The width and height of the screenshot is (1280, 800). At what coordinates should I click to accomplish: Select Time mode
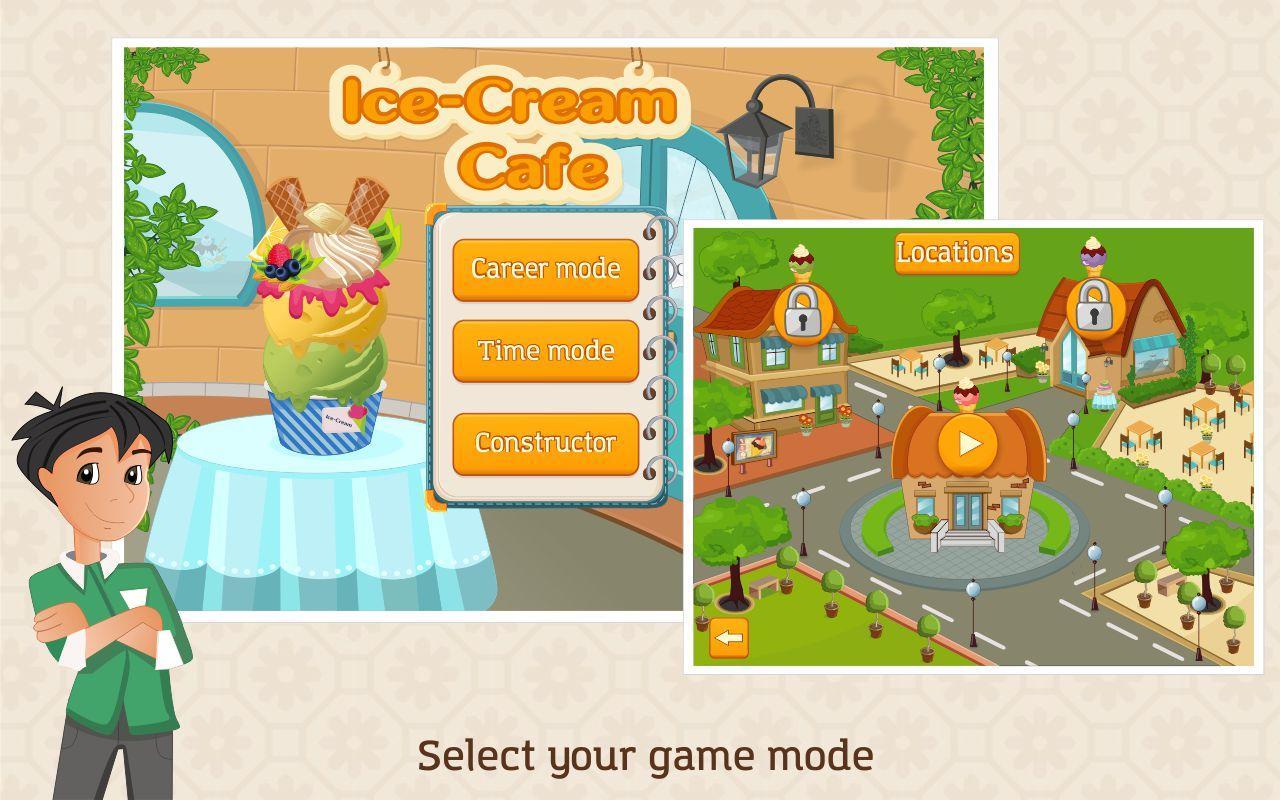point(546,352)
